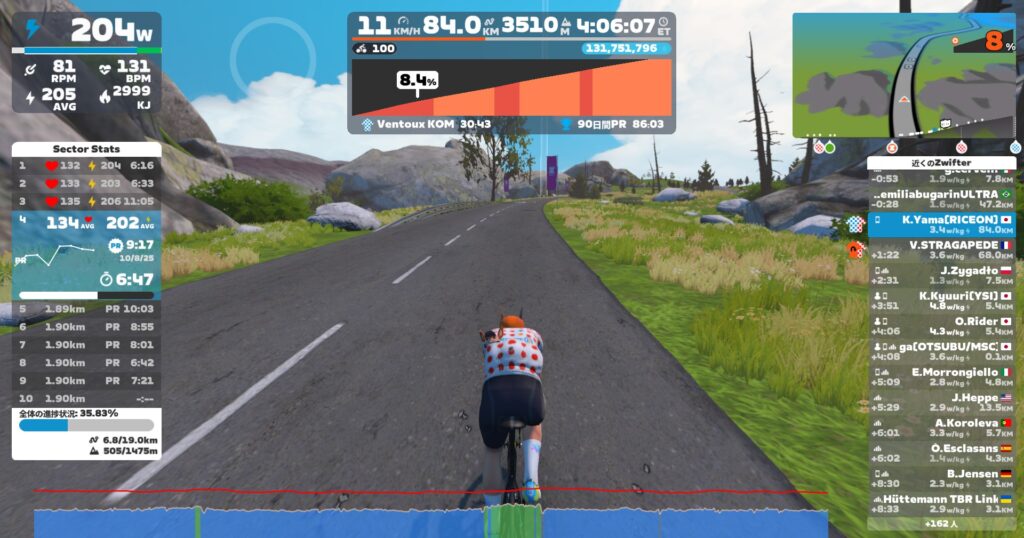Click sector 5 row with PR 10:03
This screenshot has height=538, width=1024.
(x=86, y=309)
